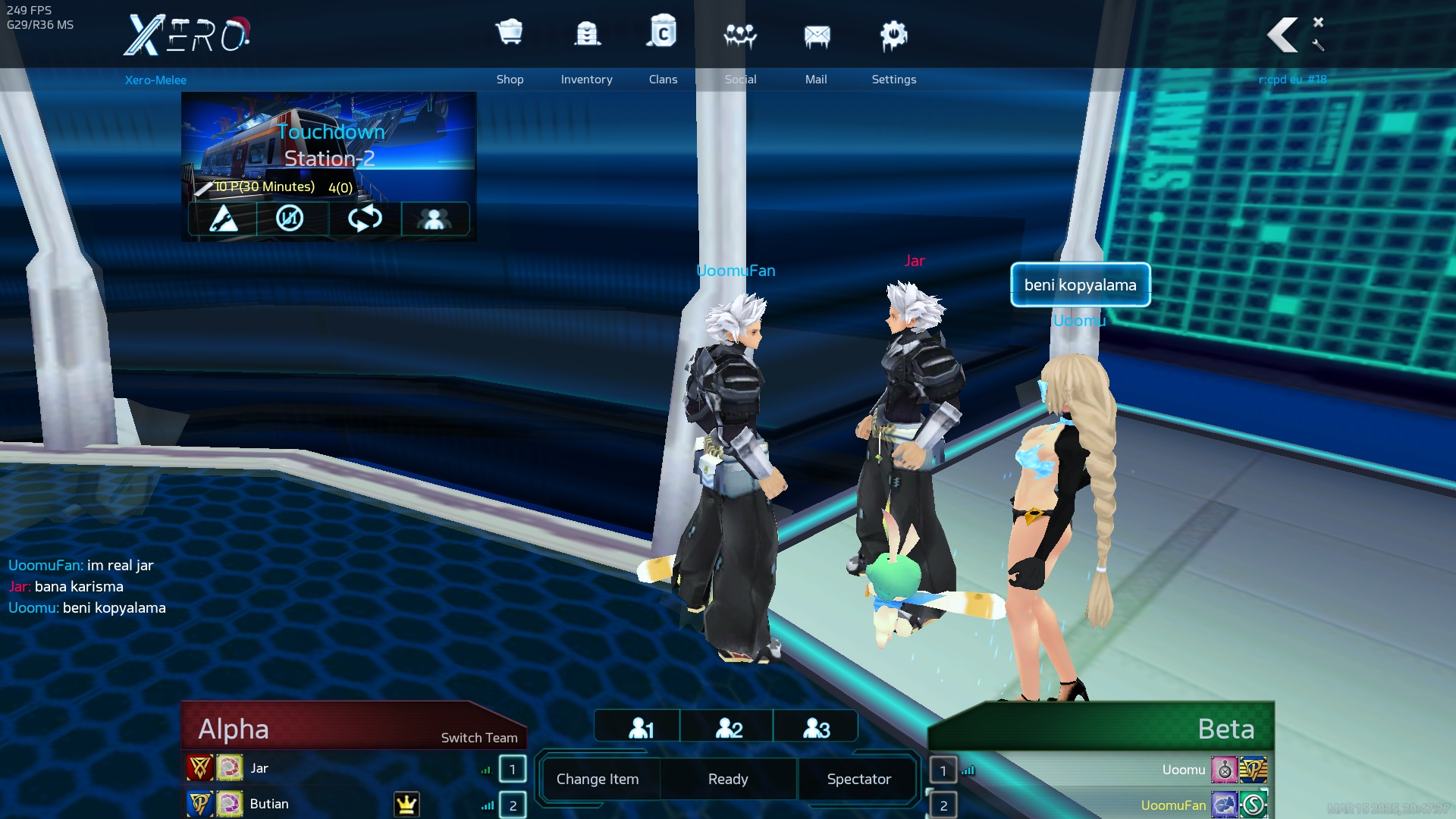
Task: Click the Touchdown Station-2 room thumbnail
Action: 328,145
